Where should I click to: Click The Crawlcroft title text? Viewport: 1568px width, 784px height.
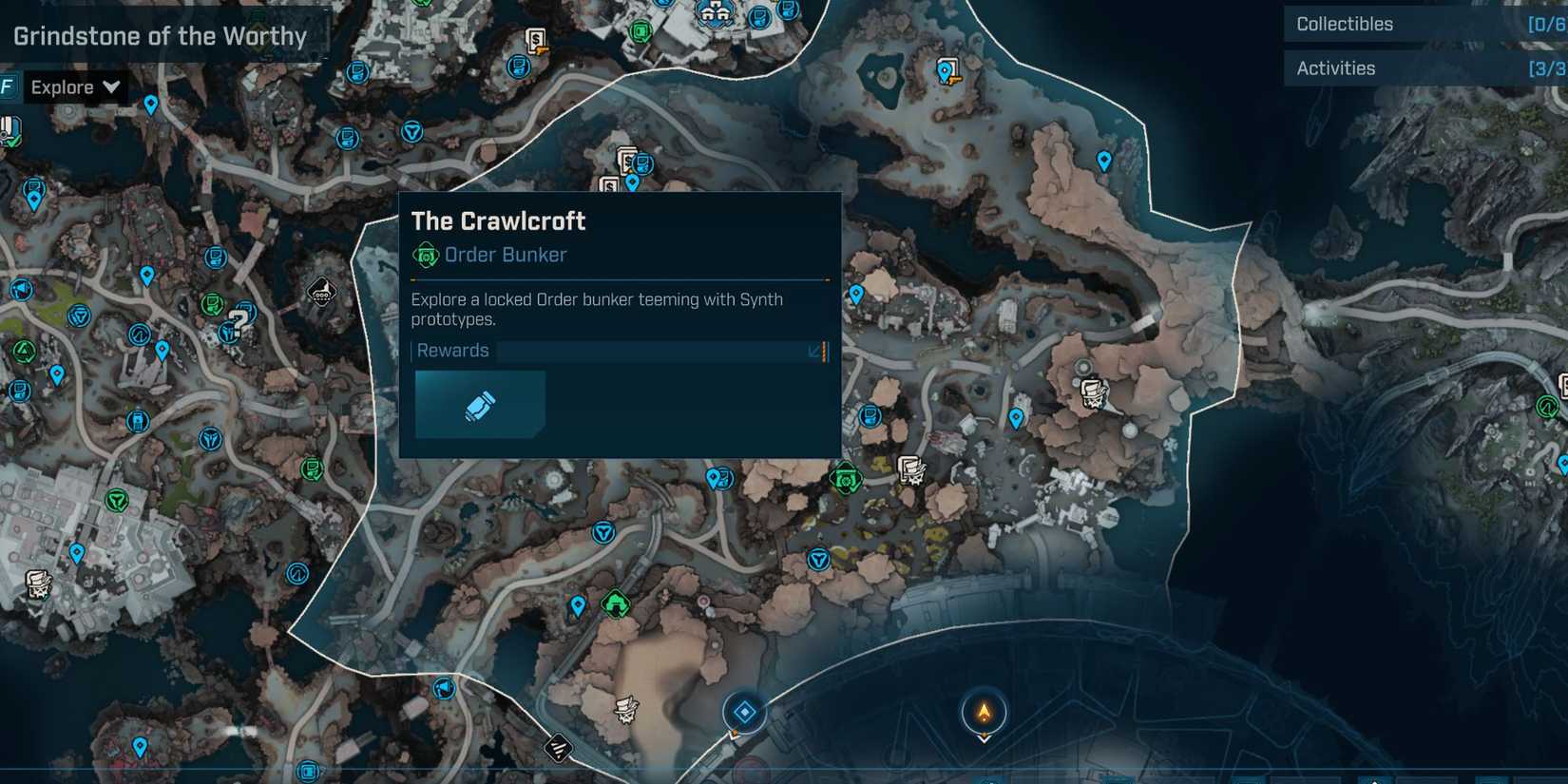[x=498, y=221]
